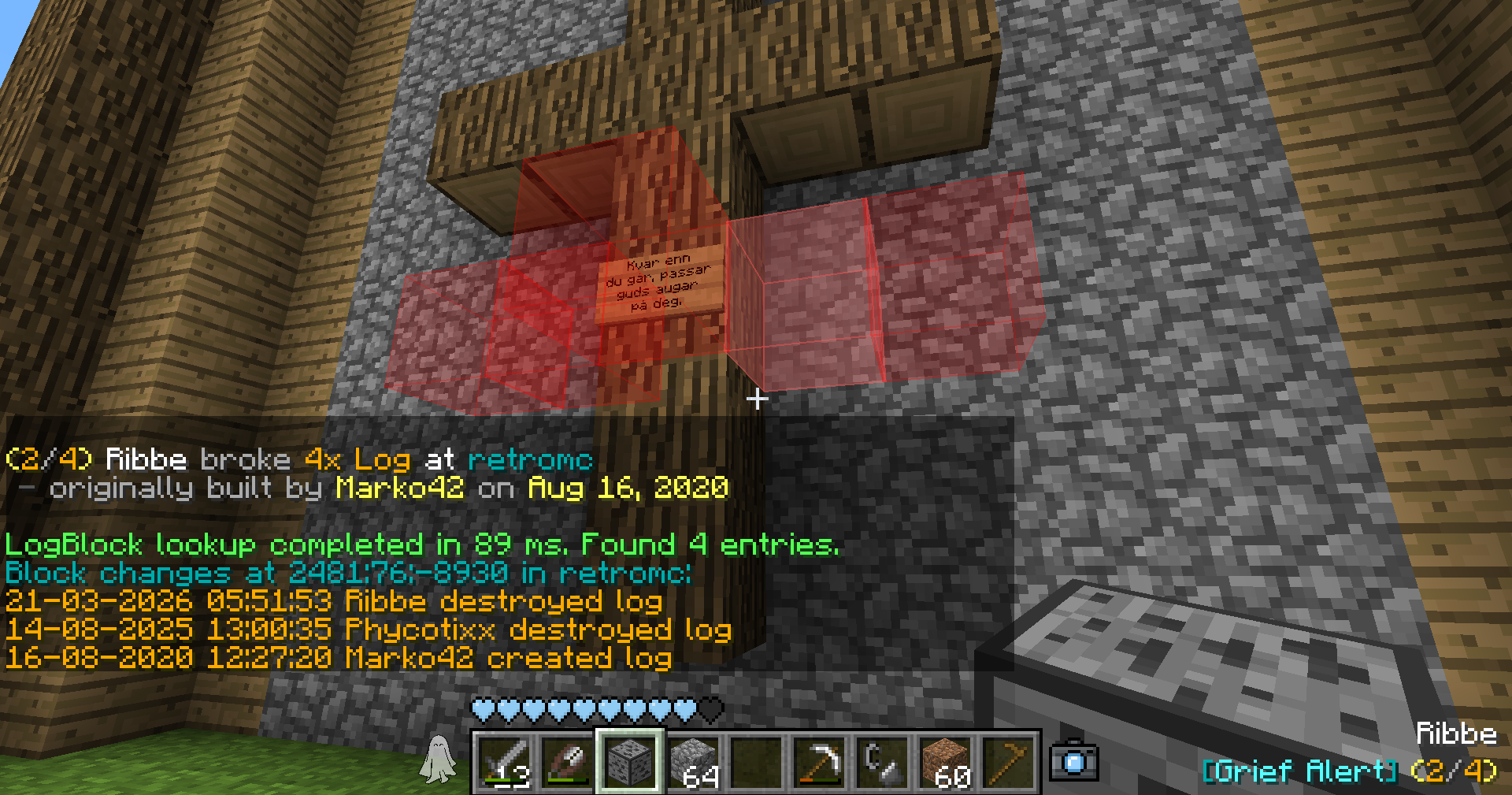The width and height of the screenshot is (1512, 795).
Task: Choose the dirt stack of 60
Action: click(x=946, y=762)
